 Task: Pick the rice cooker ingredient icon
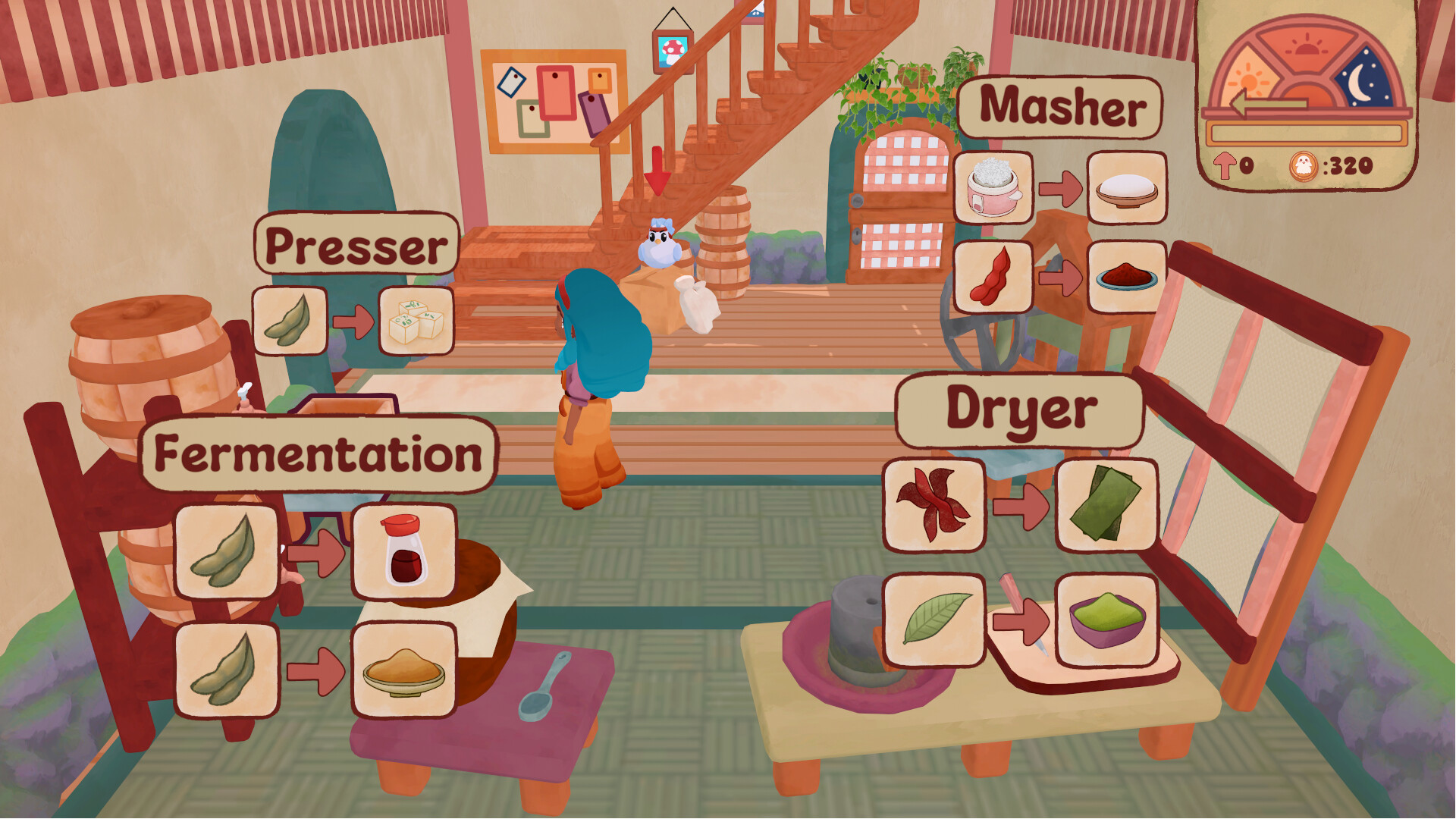point(993,187)
